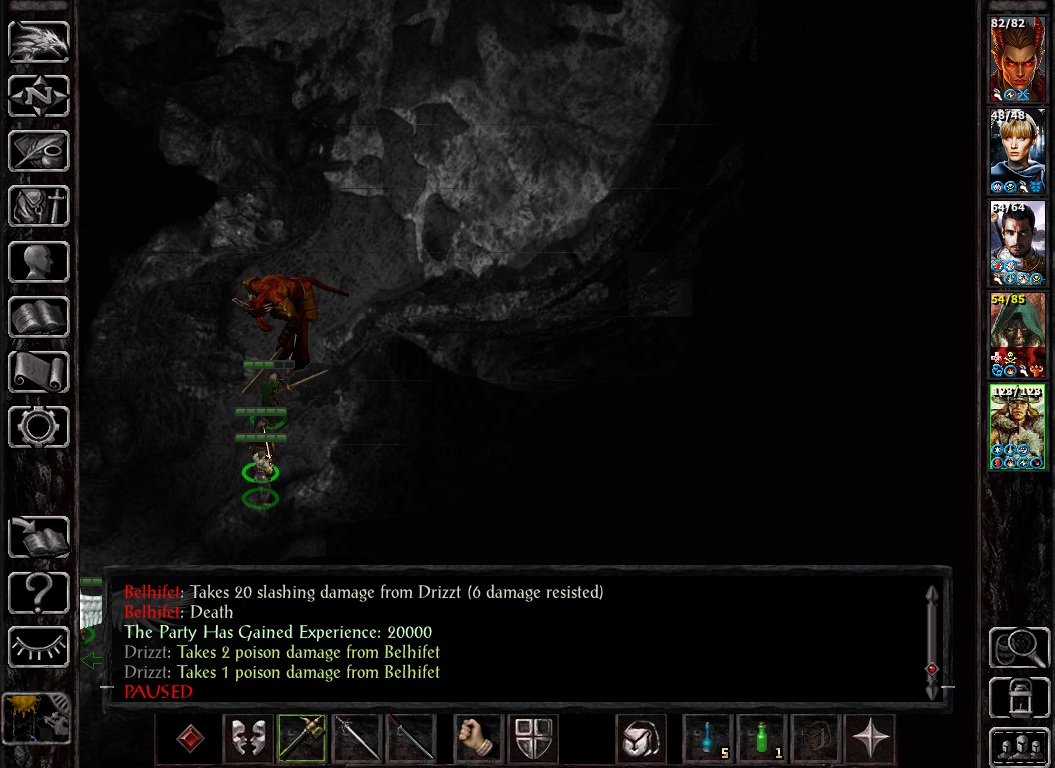1055x768 pixels.
Task: Activate the shield guard action button
Action: pos(533,740)
